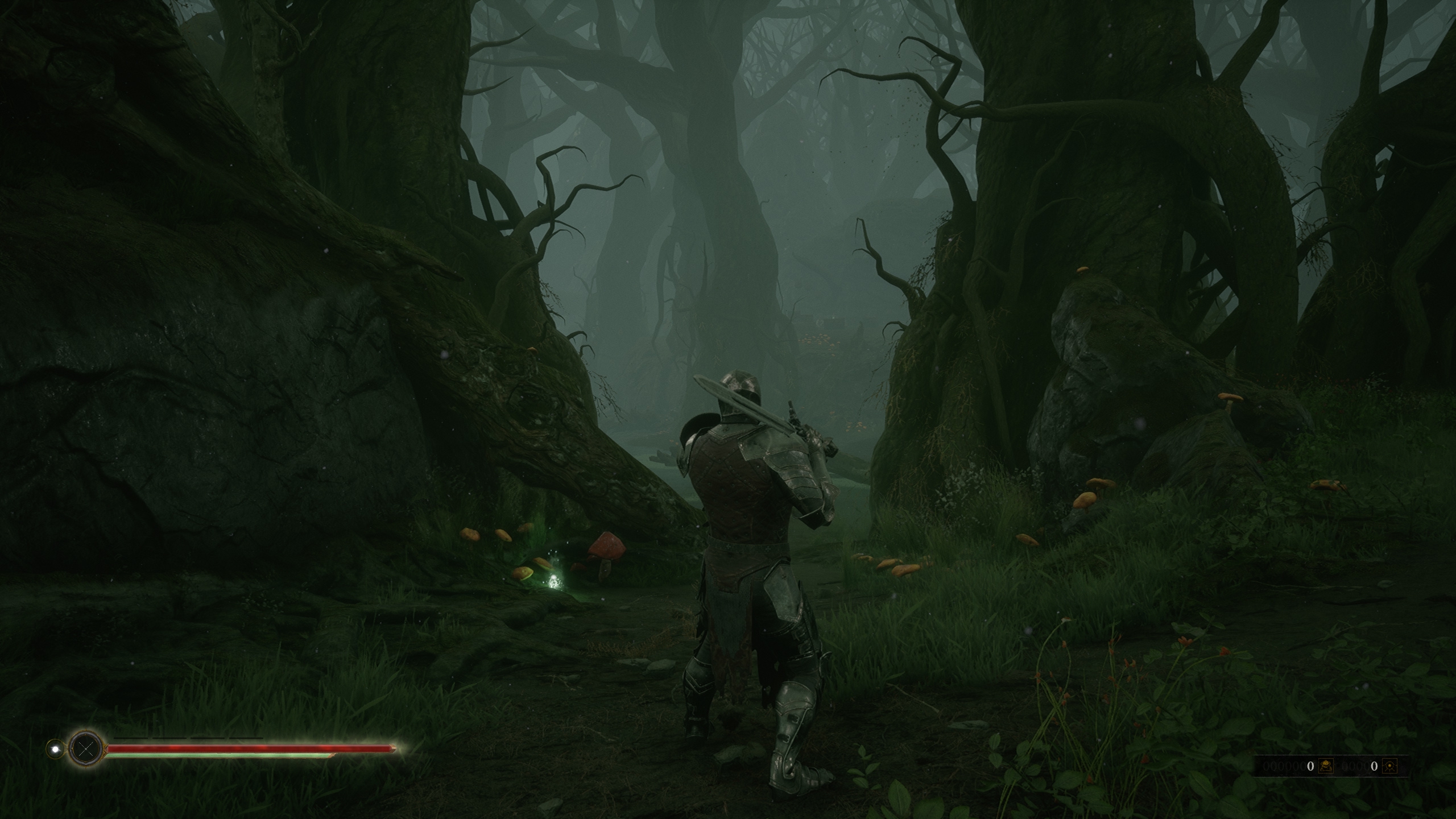This screenshot has width=1456, height=819.
Task: Click the golden tar currency icon
Action: tap(1325, 766)
